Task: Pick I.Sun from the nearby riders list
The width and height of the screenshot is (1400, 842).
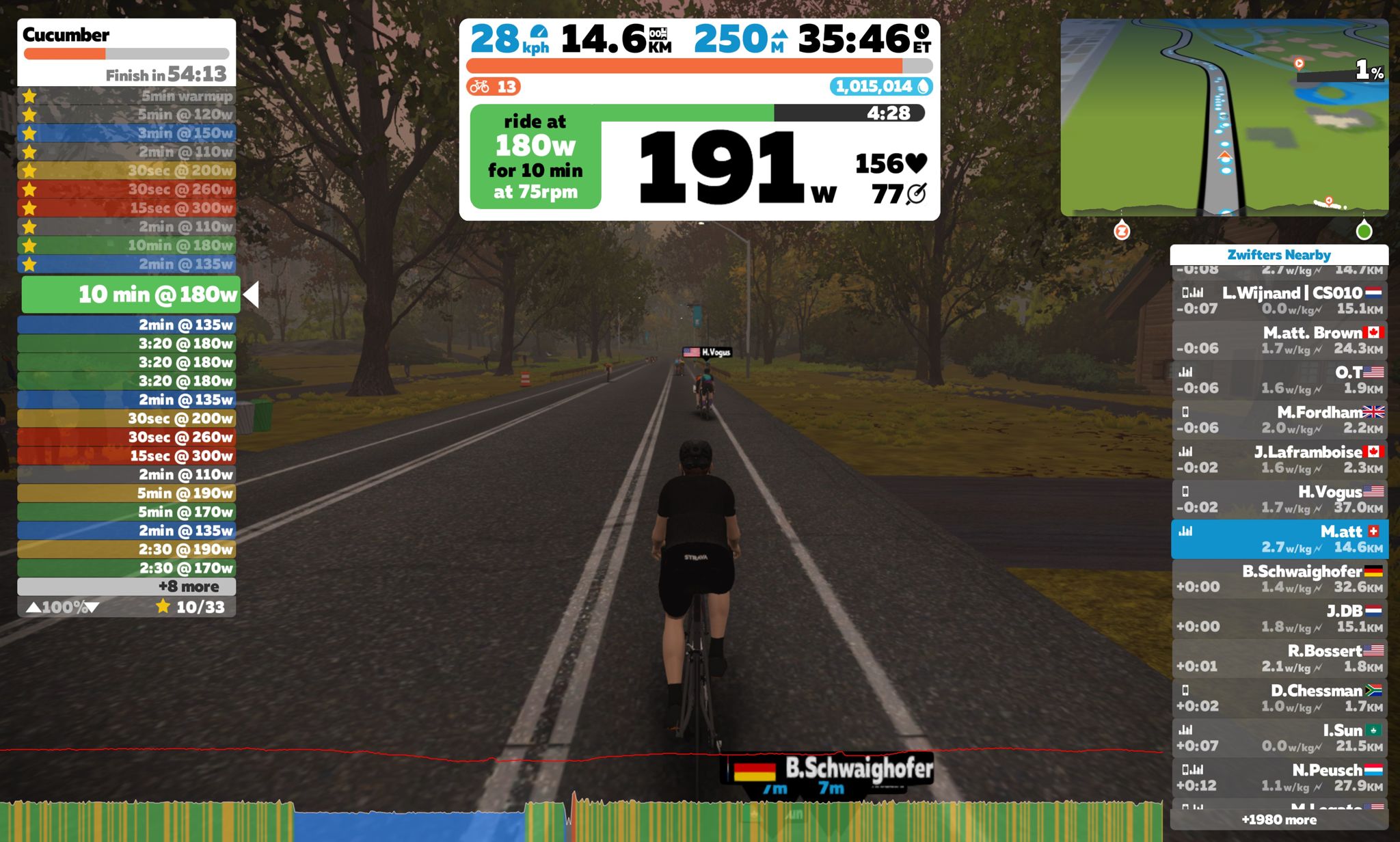Action: click(1279, 737)
